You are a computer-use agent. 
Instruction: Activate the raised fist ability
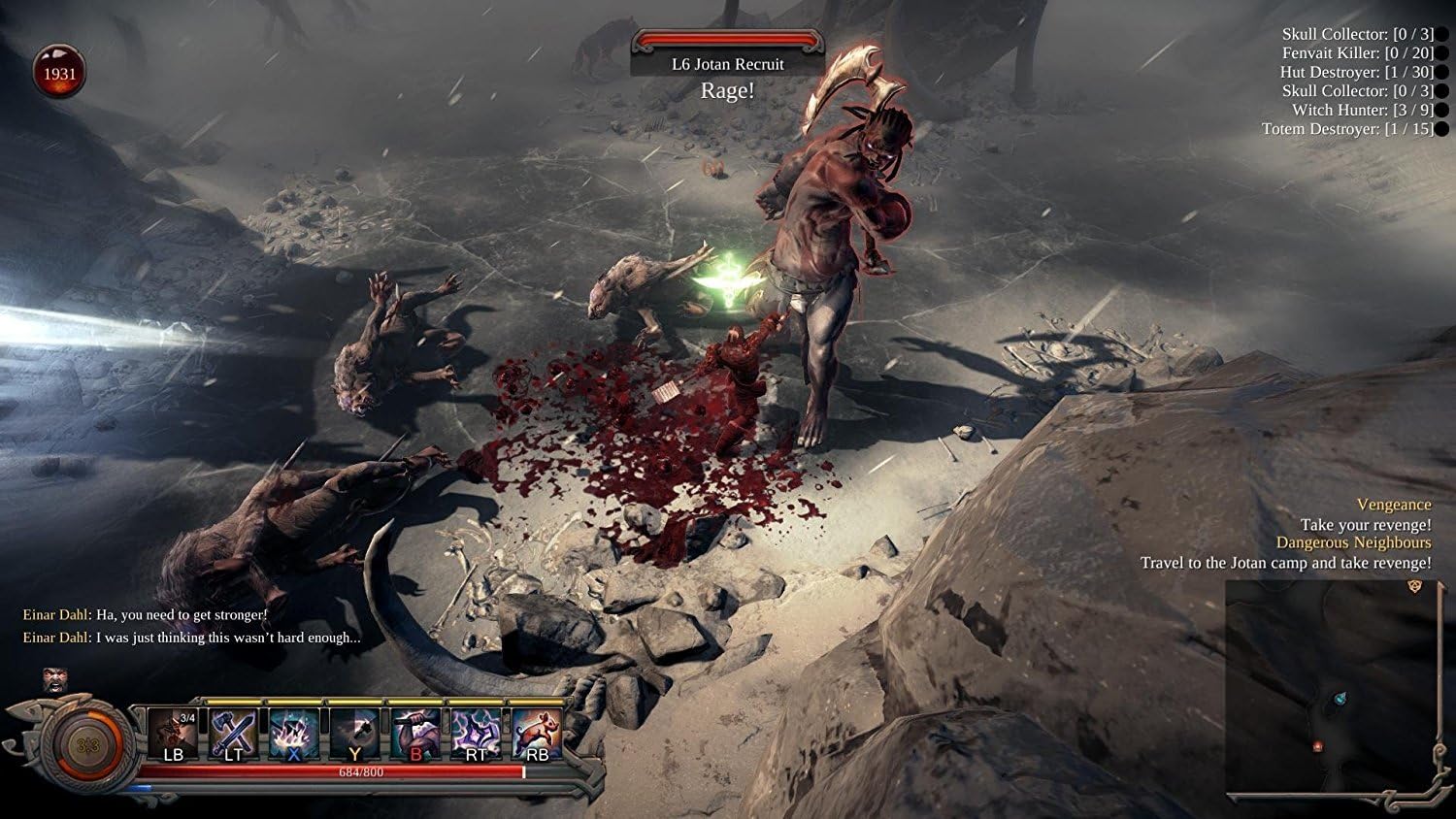(x=415, y=735)
